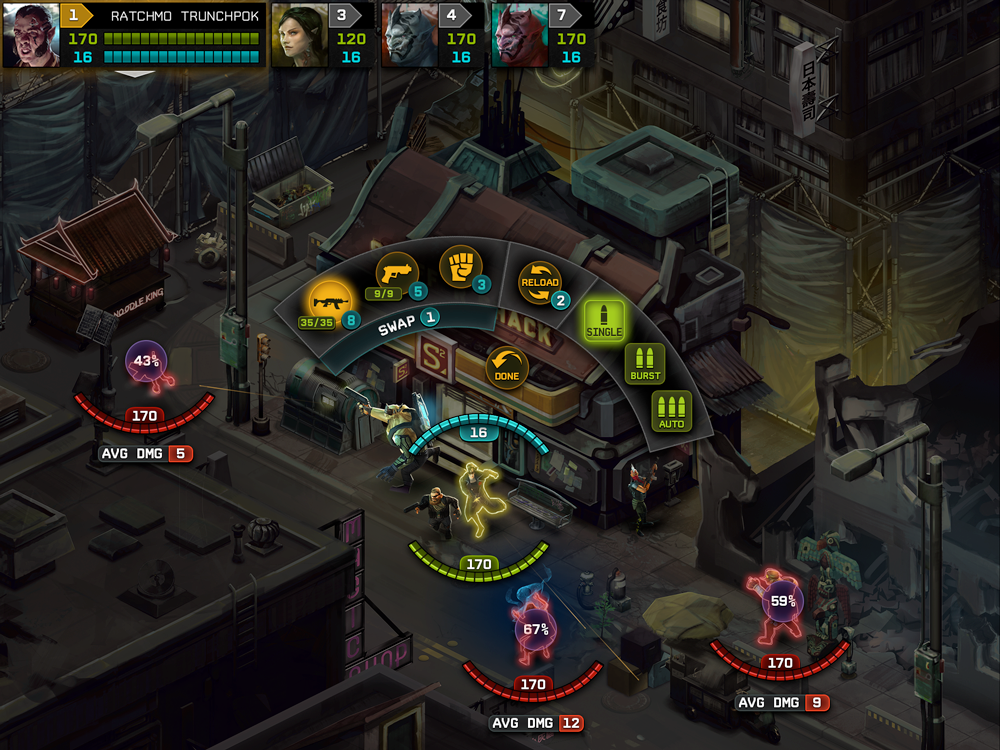The image size is (1000, 750).
Task: Choose Burst fire mode
Action: [645, 364]
